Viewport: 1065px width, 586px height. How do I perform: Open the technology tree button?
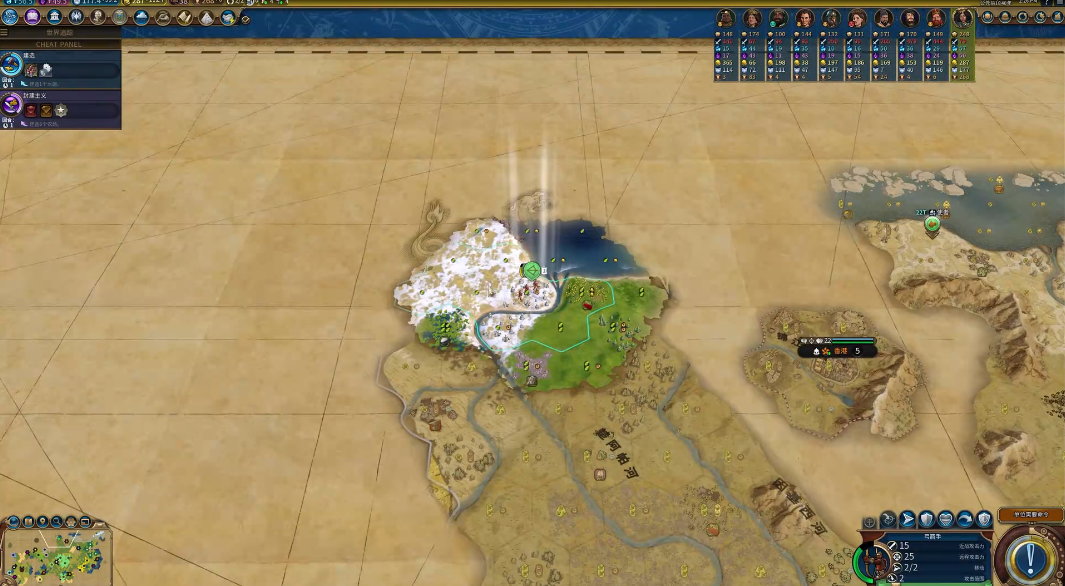tap(10, 17)
